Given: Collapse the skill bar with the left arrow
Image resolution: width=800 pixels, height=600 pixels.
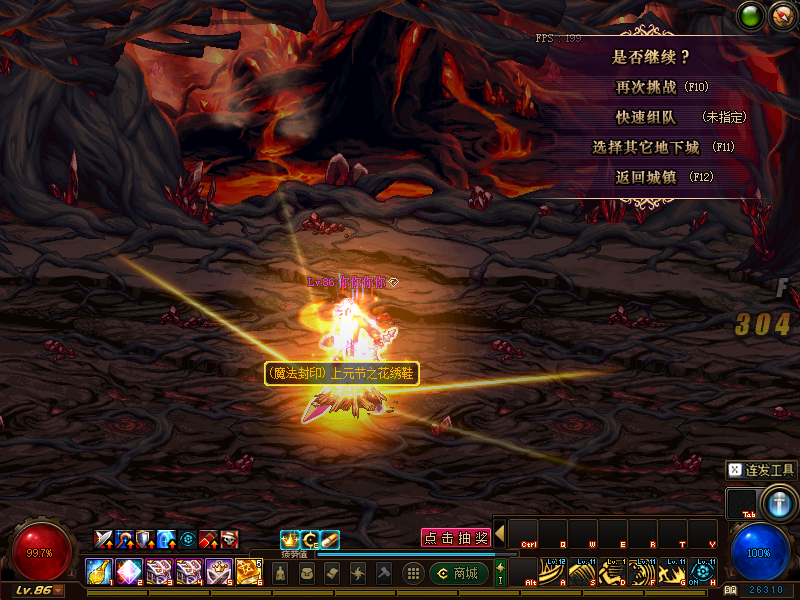Looking at the screenshot, I should point(499,533).
